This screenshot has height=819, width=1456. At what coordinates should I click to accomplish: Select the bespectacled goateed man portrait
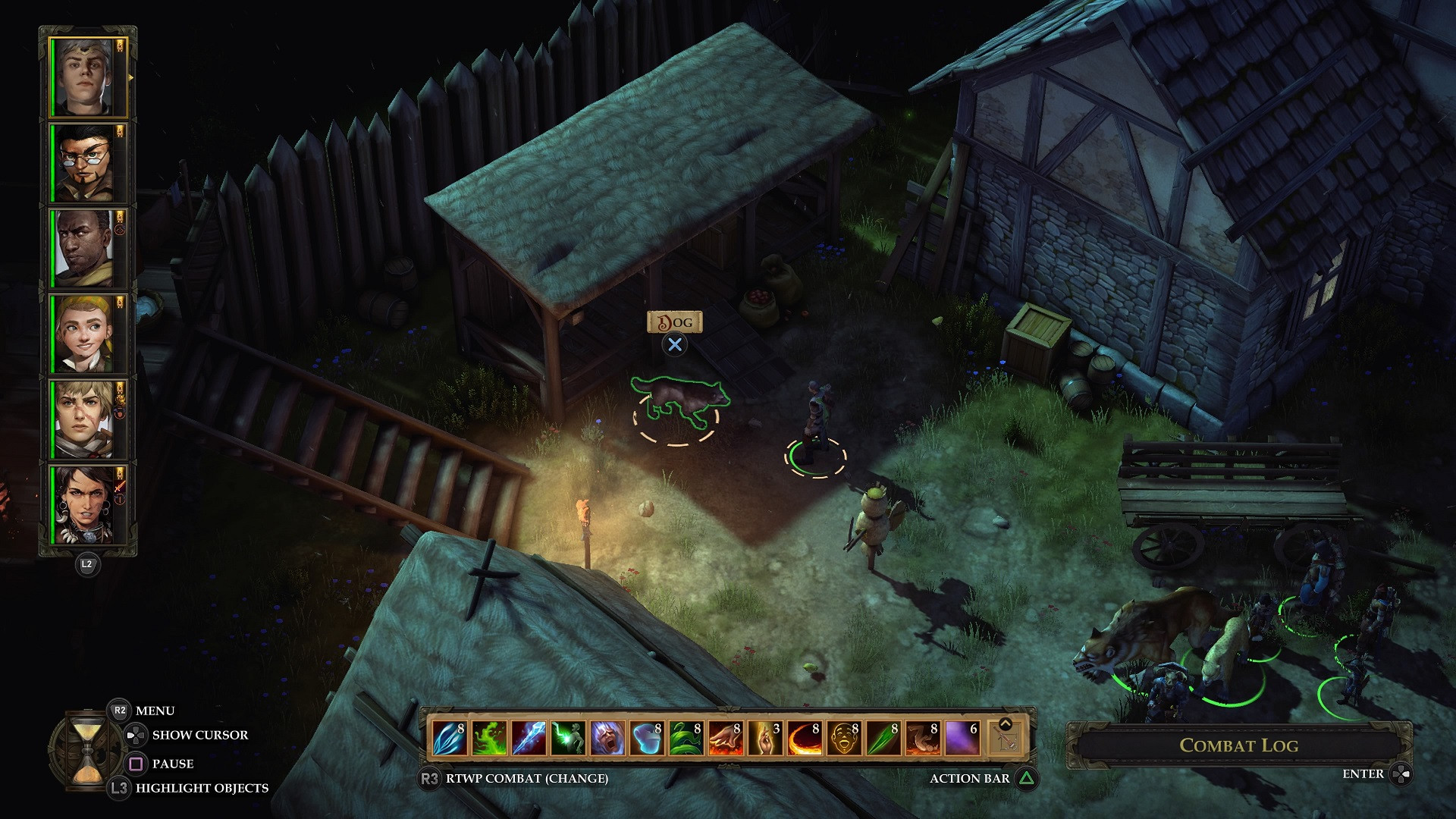point(83,163)
